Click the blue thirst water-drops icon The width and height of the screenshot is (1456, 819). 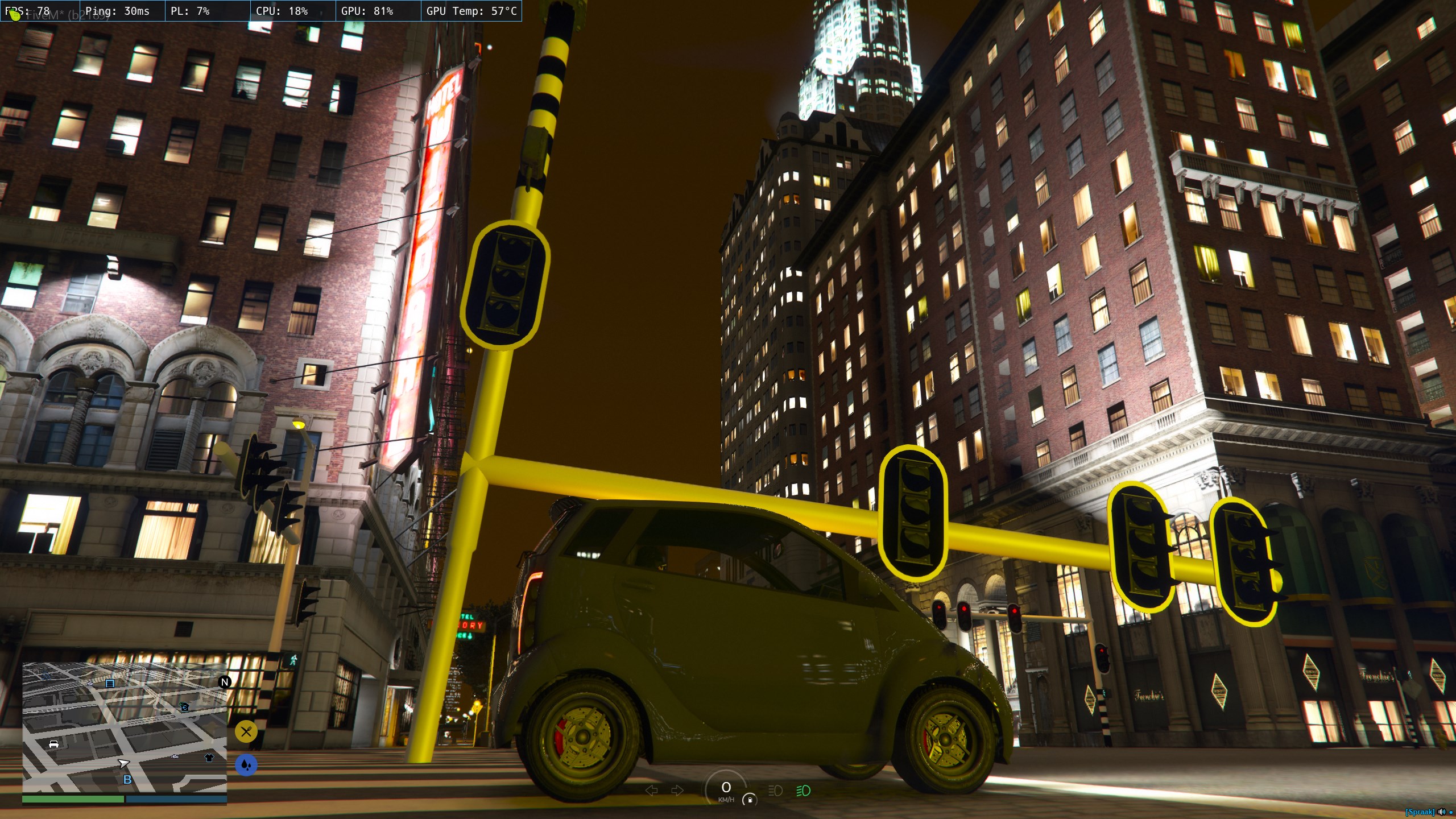246,765
